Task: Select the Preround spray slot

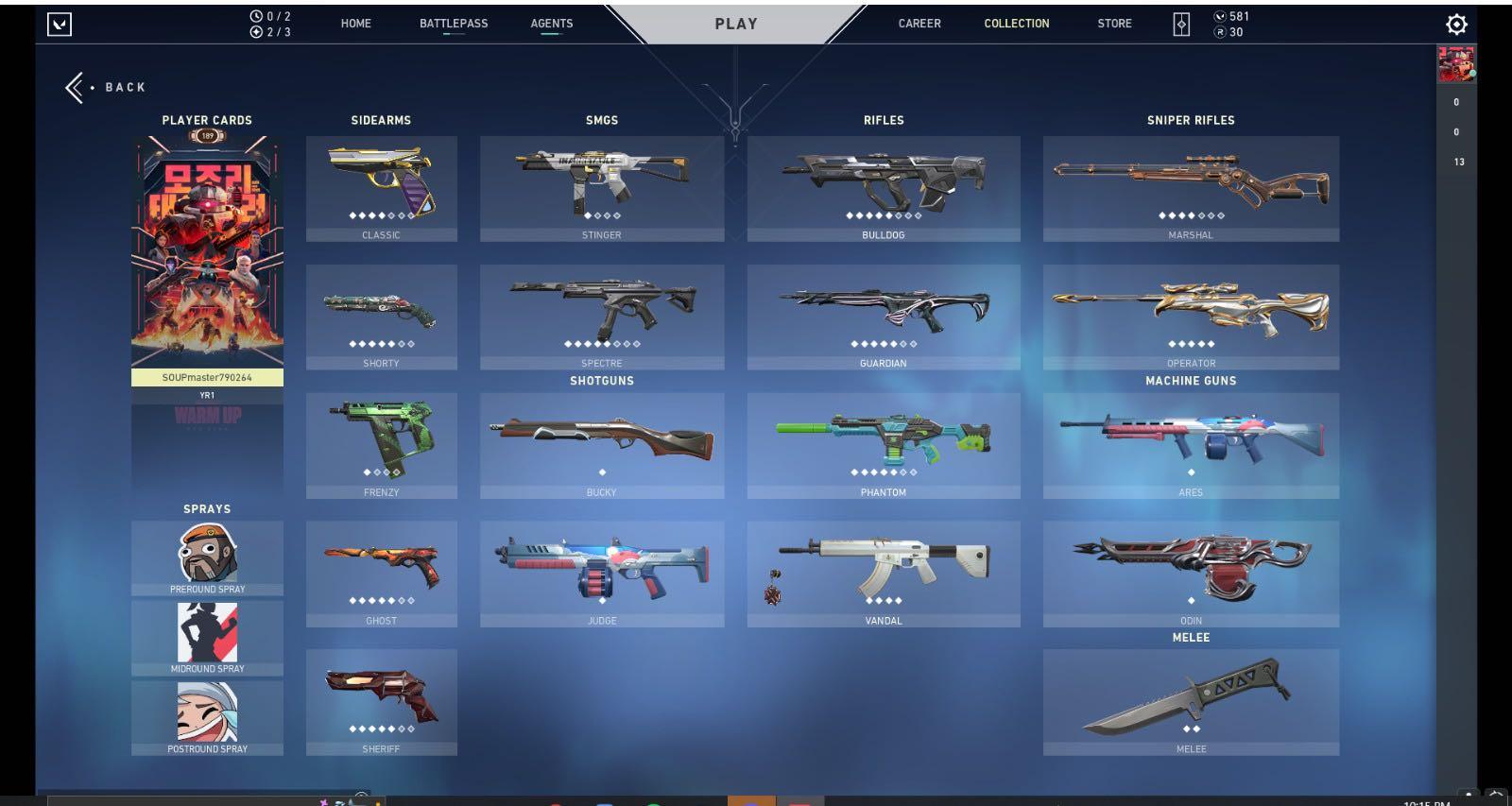Action: click(x=207, y=556)
